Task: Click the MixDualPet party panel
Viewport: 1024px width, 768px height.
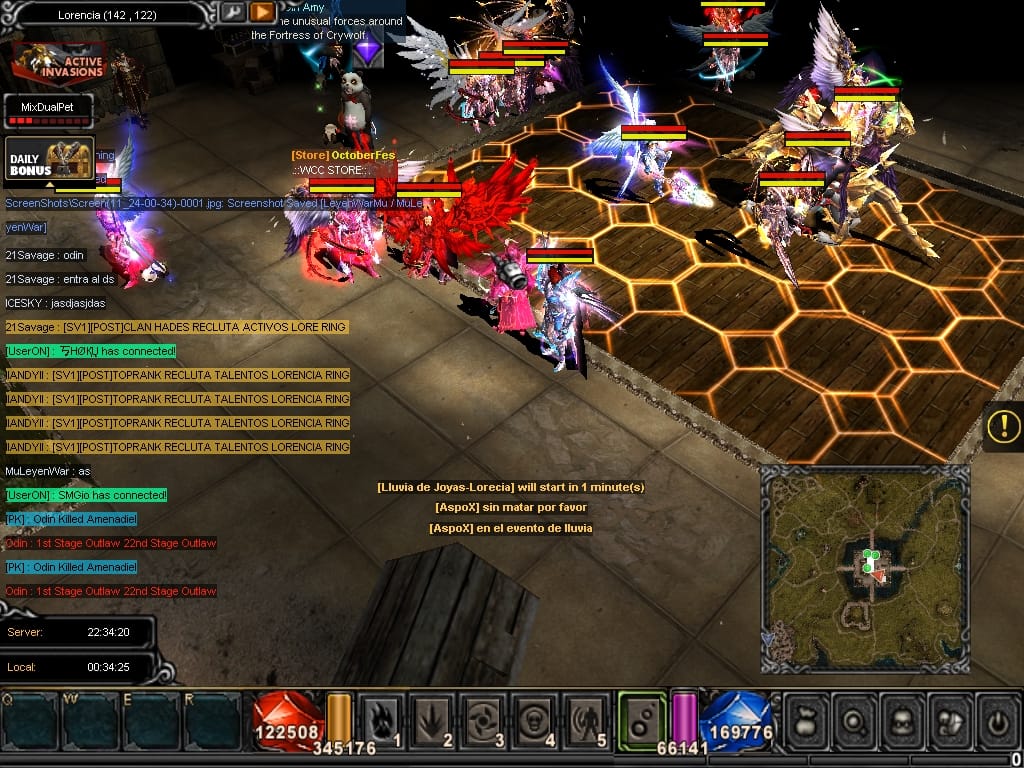Action: click(x=48, y=111)
